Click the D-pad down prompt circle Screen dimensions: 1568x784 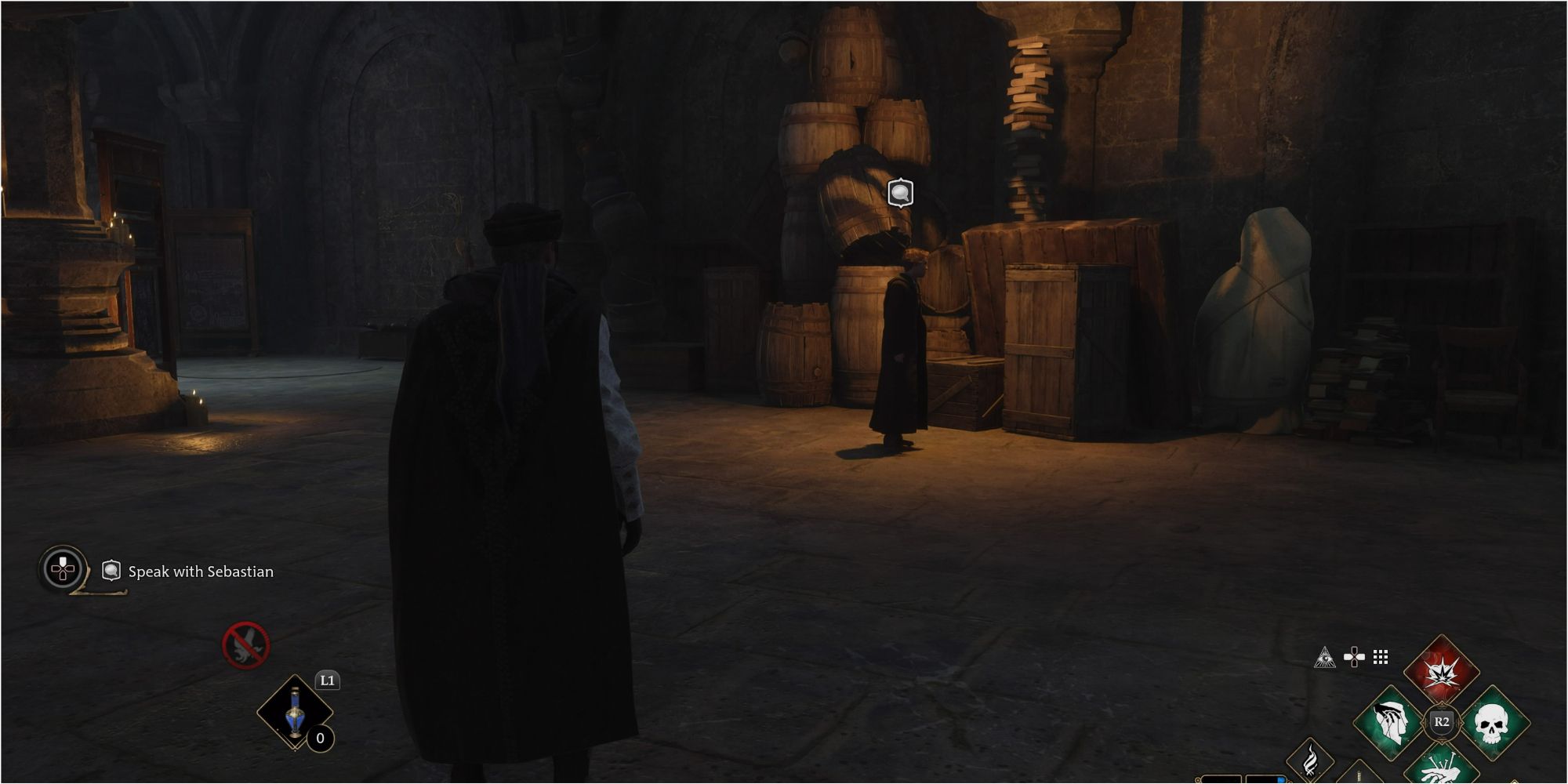(60, 570)
